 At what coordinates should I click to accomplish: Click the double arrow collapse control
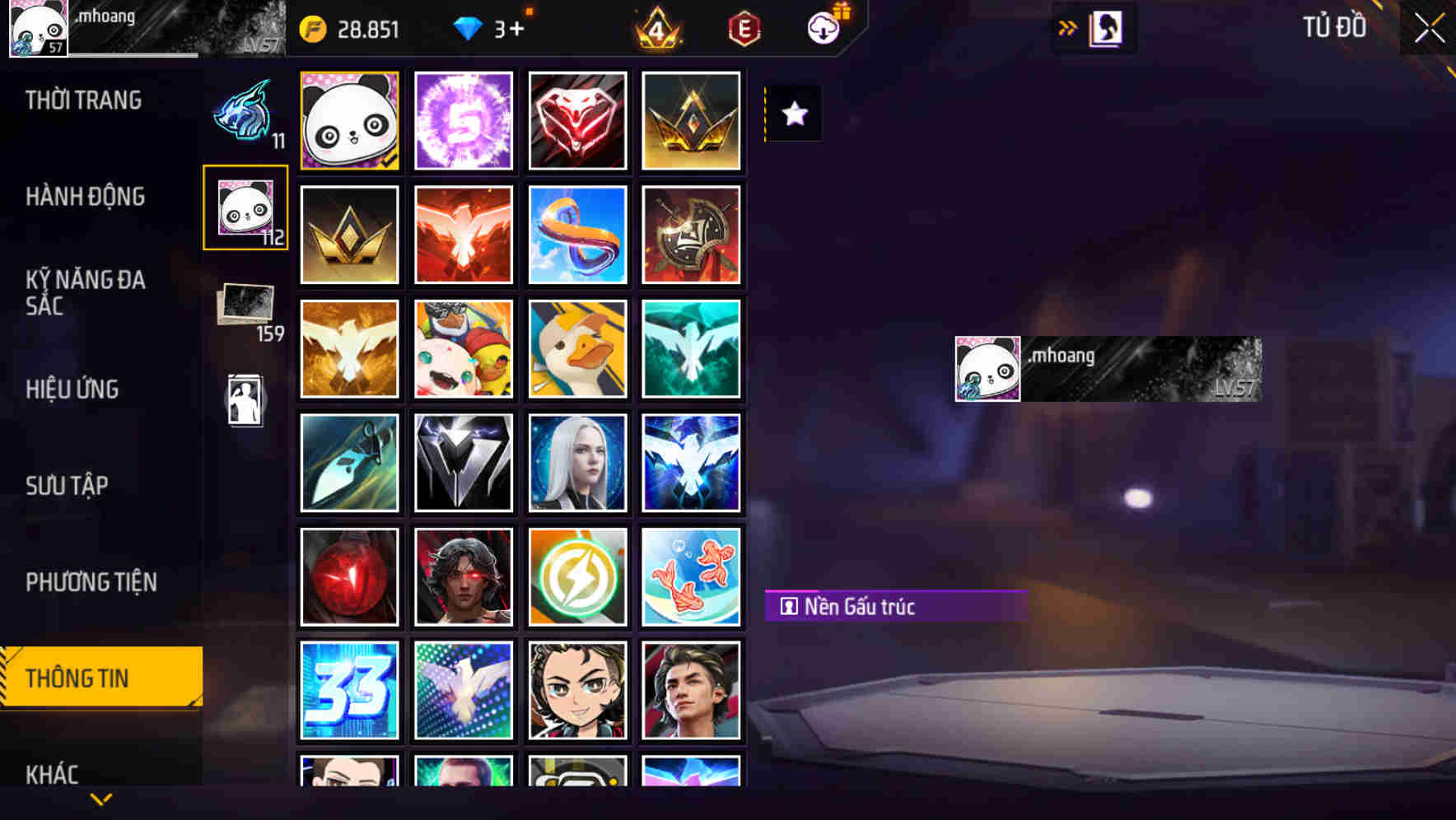(1068, 26)
